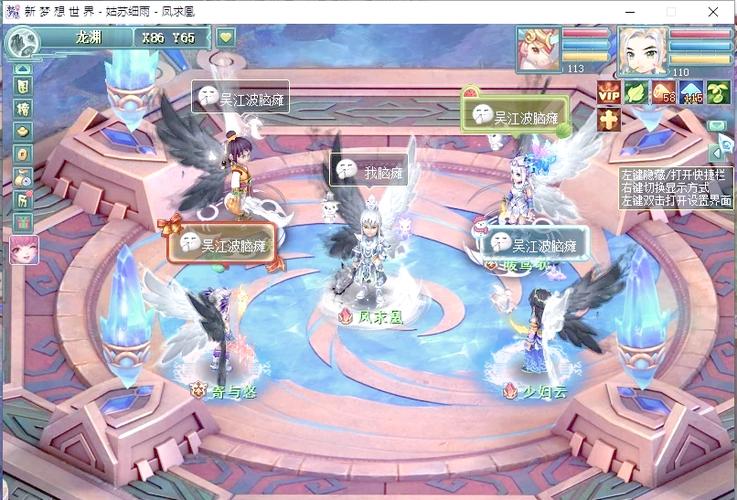The height and width of the screenshot is (500, 737).
Task: Select the gold ingot sidebar icon
Action: (22, 131)
